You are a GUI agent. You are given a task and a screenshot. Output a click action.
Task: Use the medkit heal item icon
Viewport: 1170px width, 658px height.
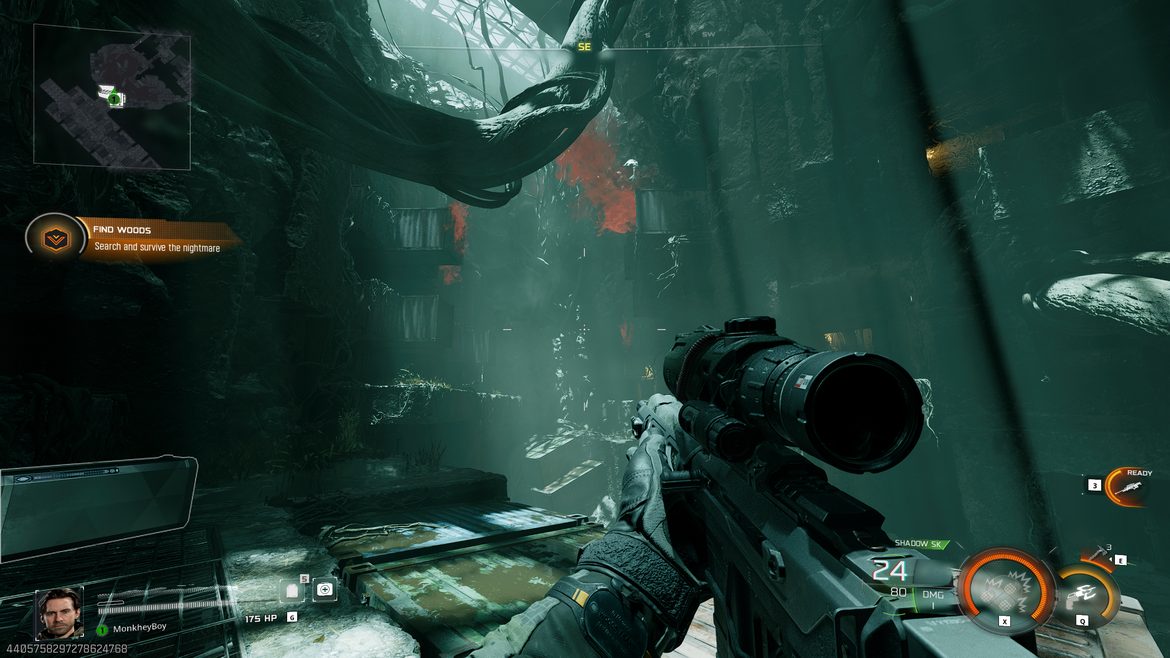(x=325, y=590)
